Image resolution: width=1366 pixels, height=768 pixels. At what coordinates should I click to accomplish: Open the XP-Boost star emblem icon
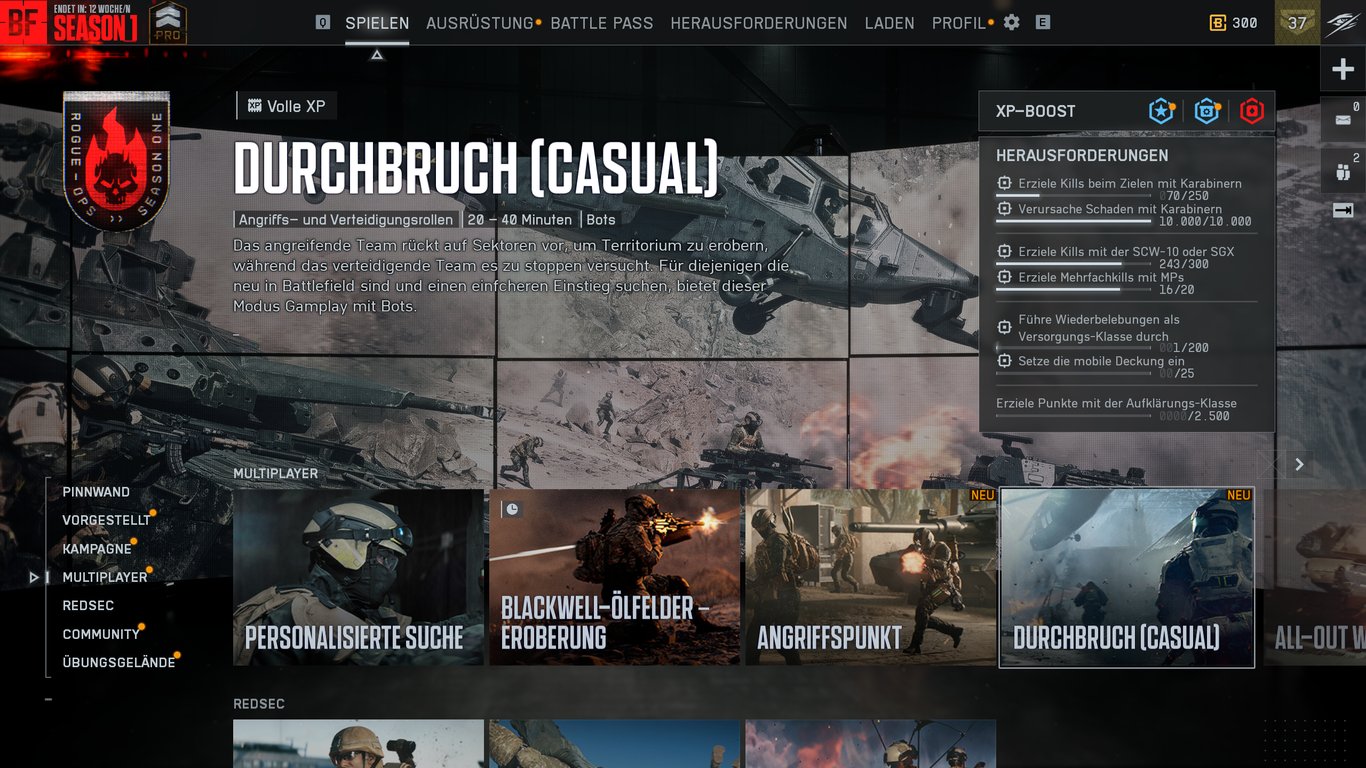coord(1160,111)
